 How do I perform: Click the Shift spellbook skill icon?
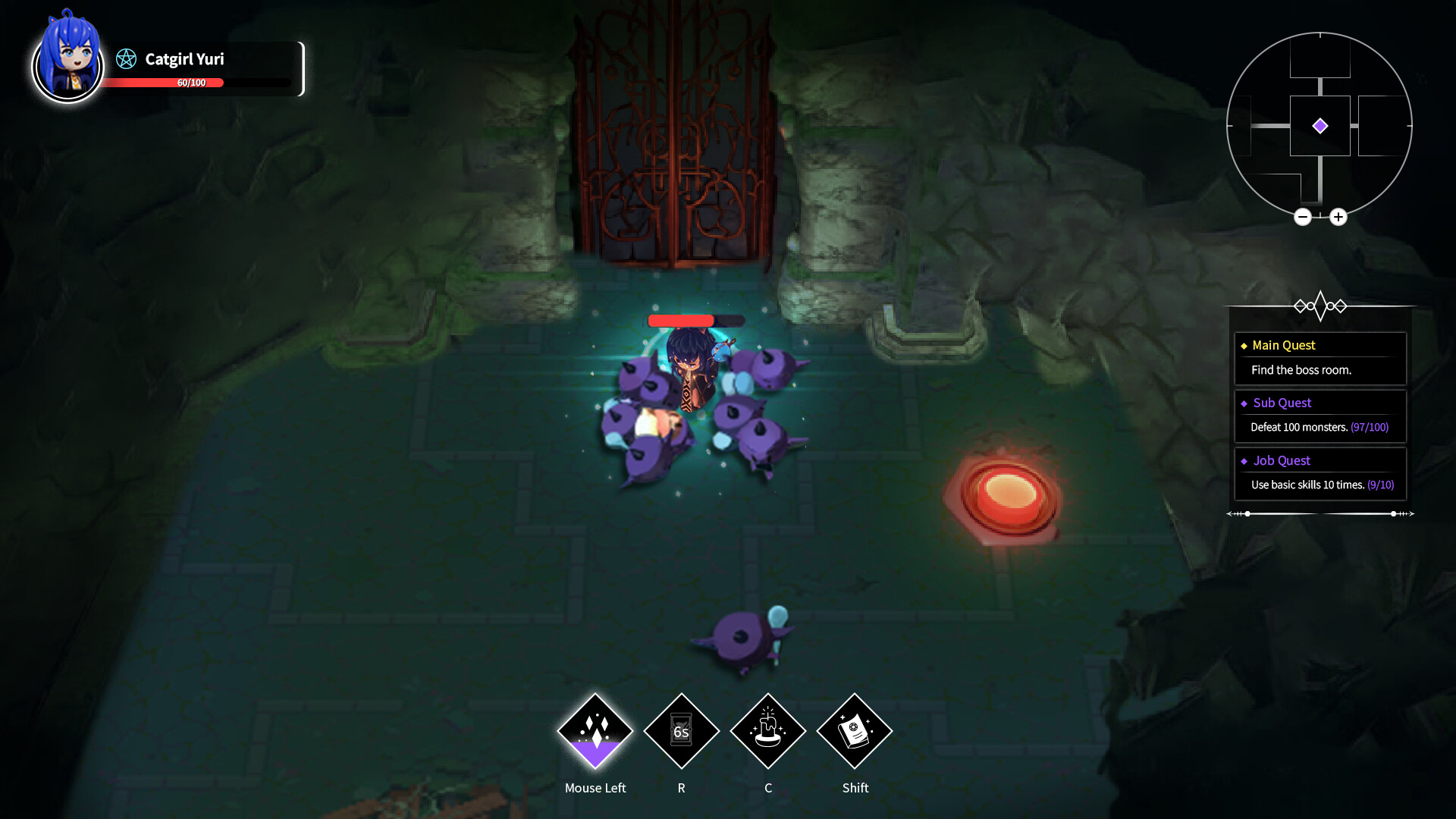pyautogui.click(x=855, y=730)
